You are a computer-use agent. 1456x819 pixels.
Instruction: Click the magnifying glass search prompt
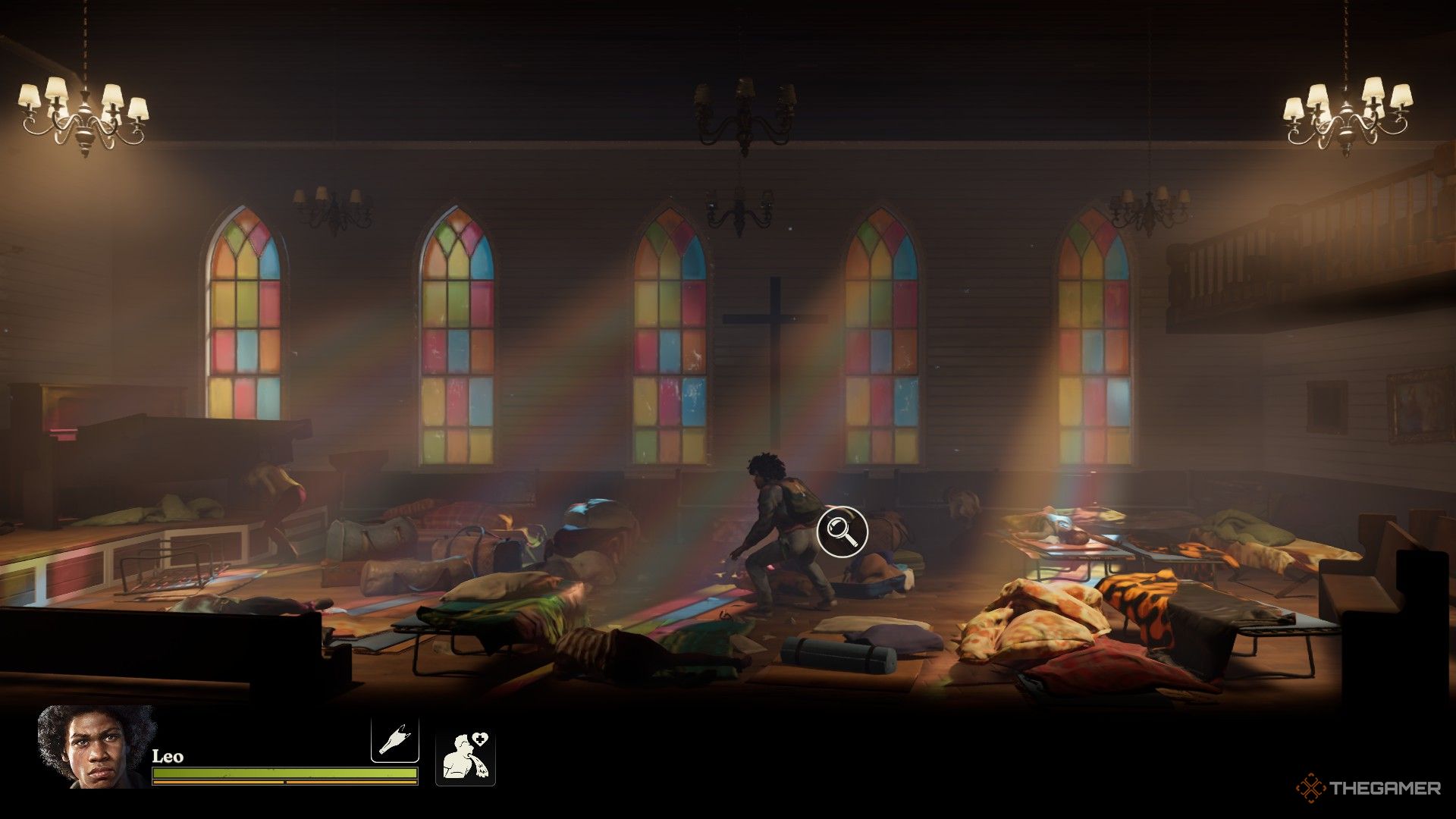(842, 531)
